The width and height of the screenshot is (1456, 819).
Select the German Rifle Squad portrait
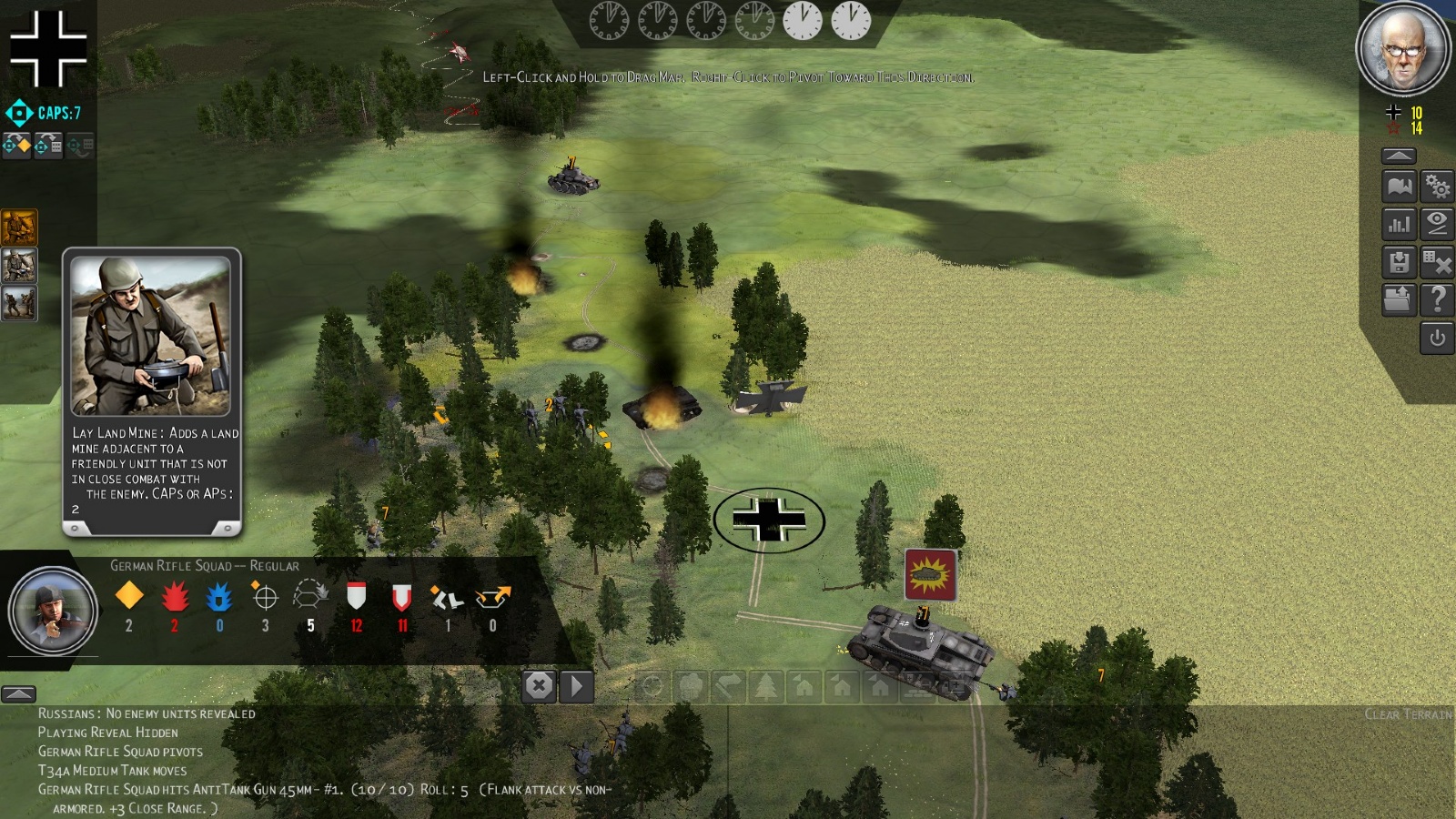click(53, 611)
